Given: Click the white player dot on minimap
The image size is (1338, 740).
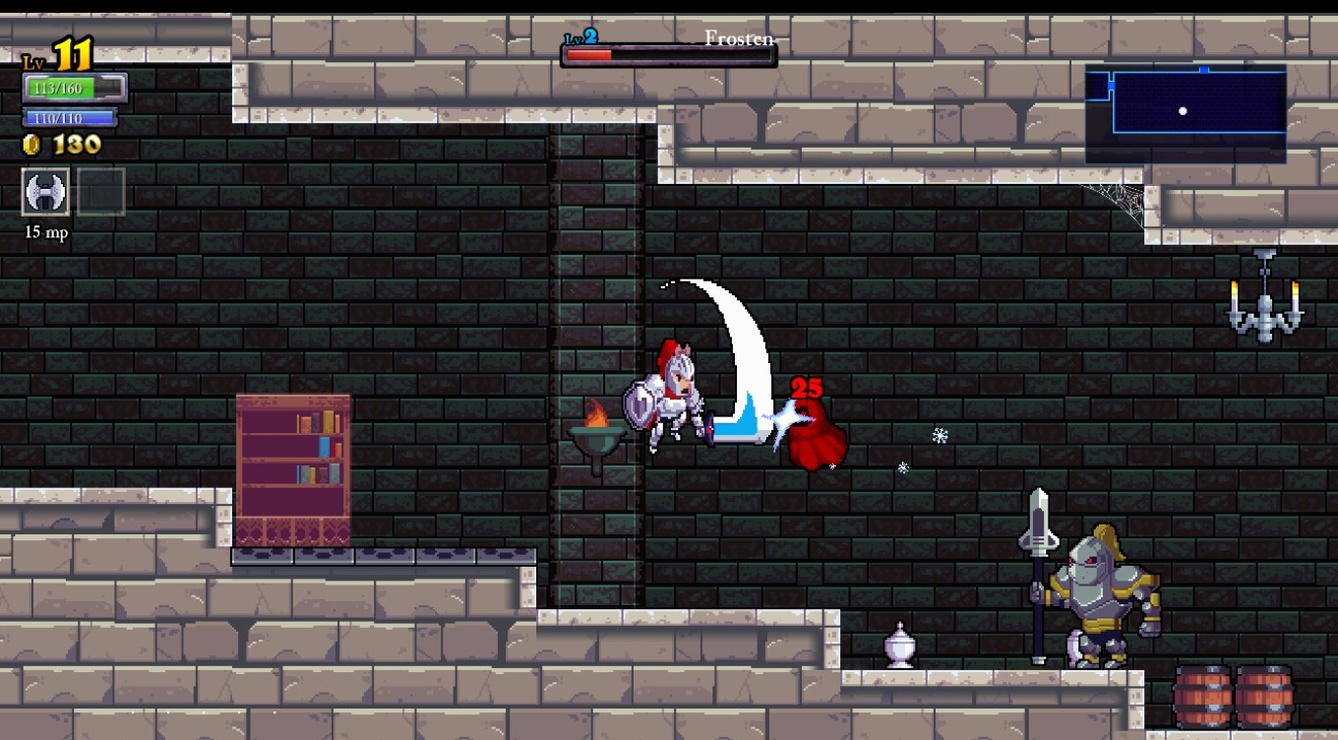Looking at the screenshot, I should (1183, 110).
